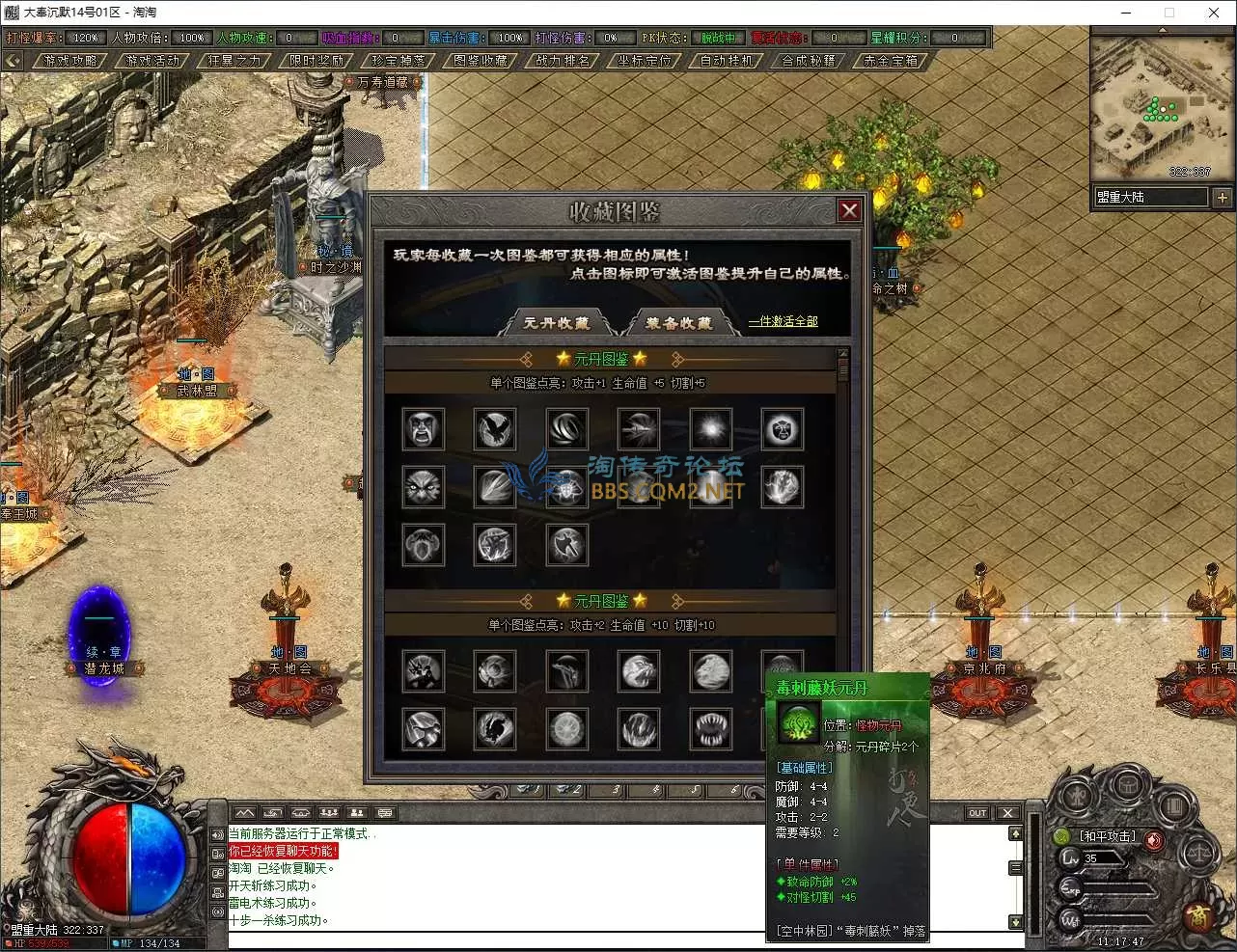
Task: Open the 限时奖励 timed rewards menu
Action: click(x=316, y=60)
